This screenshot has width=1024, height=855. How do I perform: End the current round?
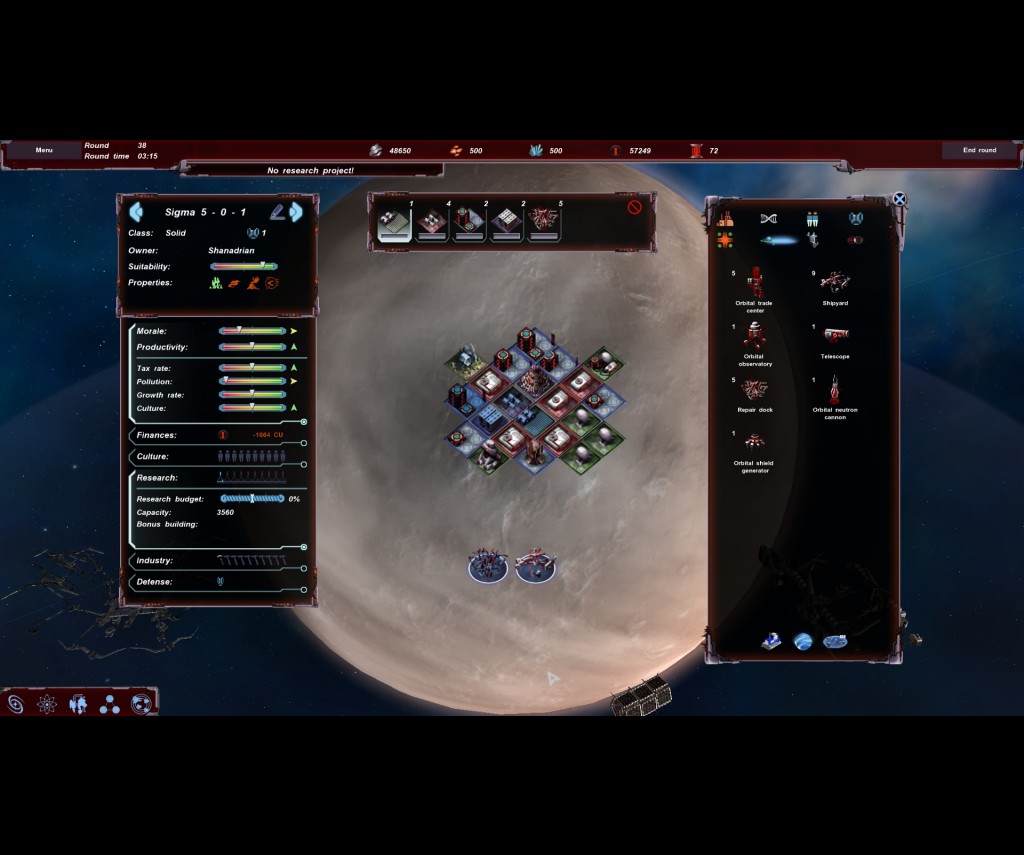click(979, 150)
